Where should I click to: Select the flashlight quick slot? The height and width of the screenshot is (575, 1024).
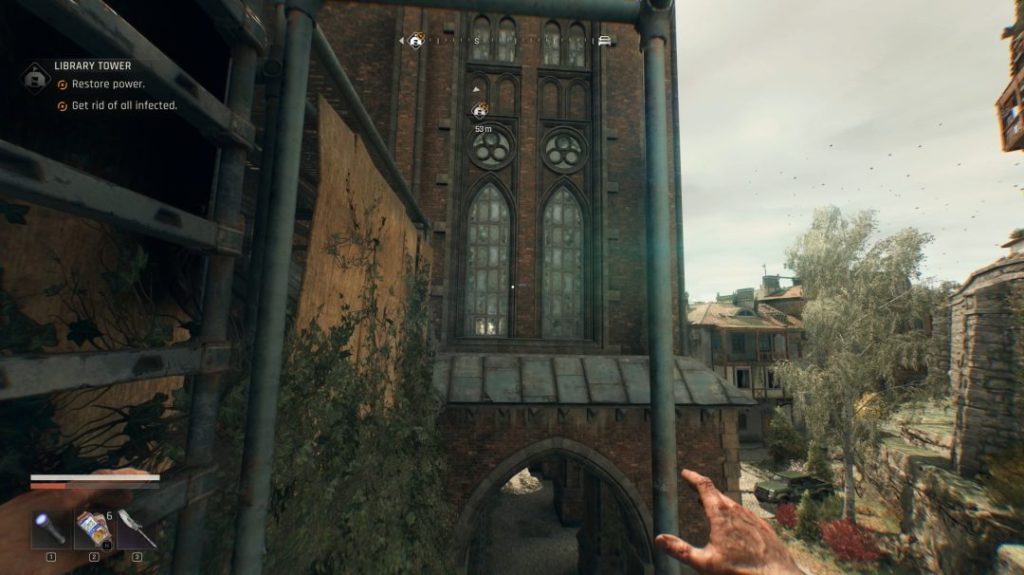pos(50,529)
